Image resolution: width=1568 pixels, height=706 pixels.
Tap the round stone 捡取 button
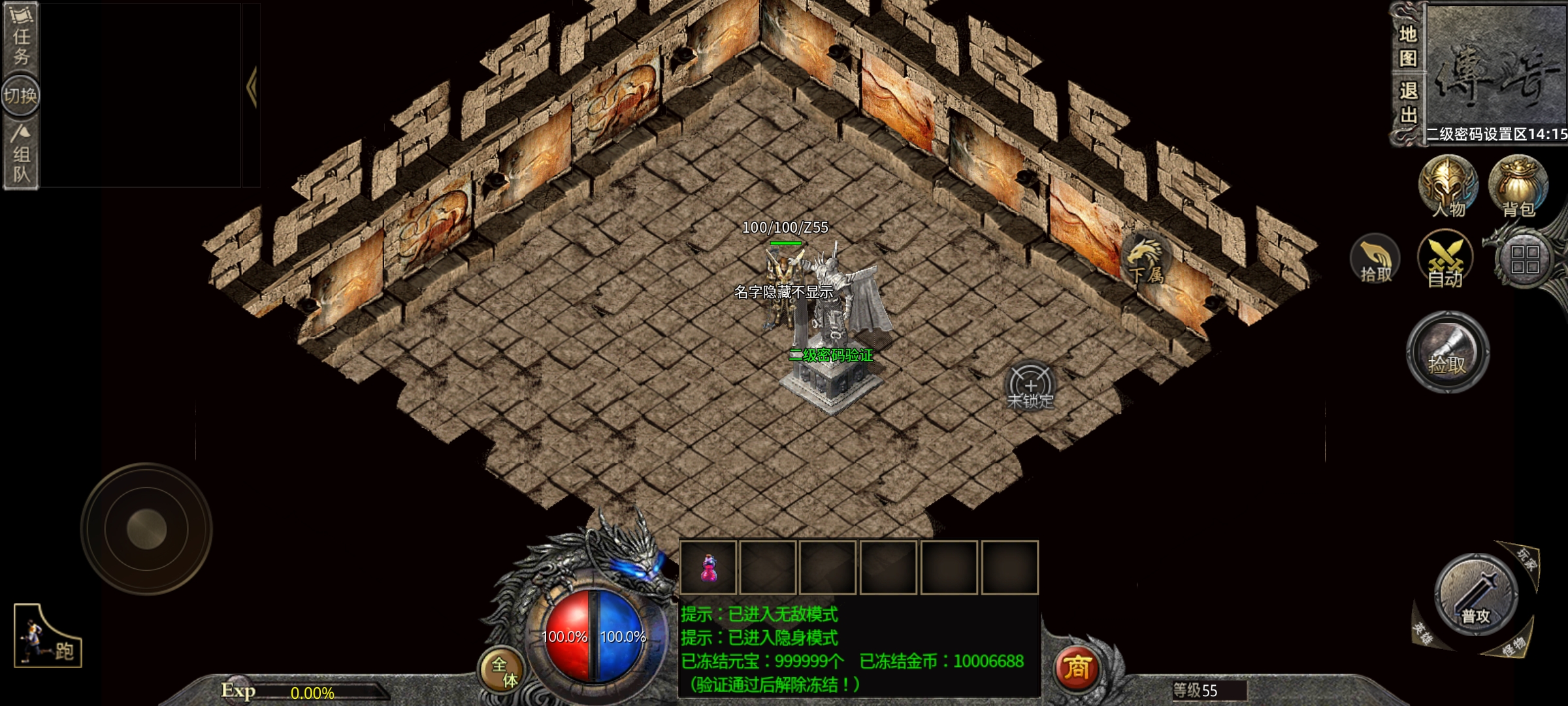click(1448, 352)
